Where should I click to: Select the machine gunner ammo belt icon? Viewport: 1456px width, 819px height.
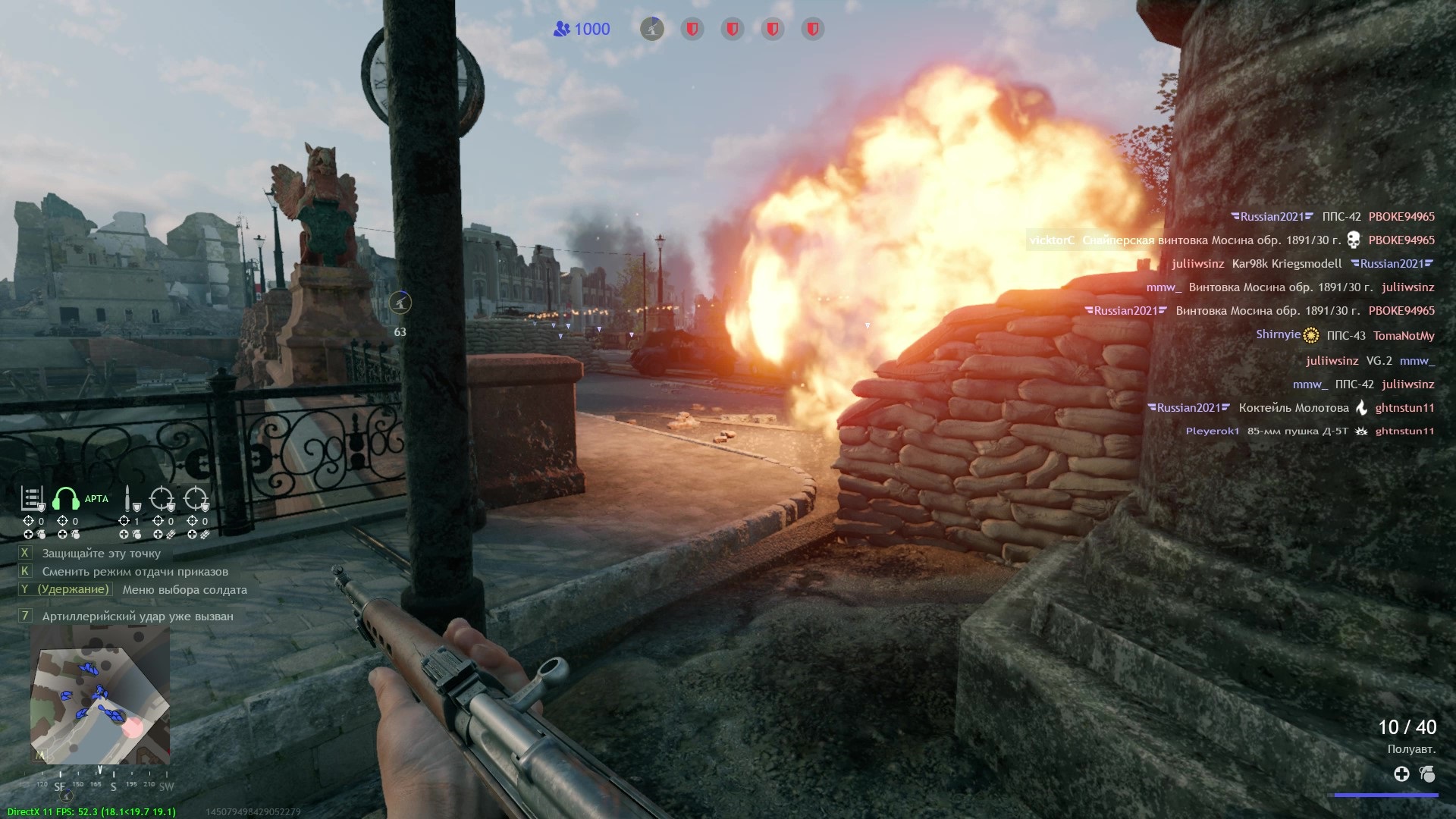pos(32,499)
